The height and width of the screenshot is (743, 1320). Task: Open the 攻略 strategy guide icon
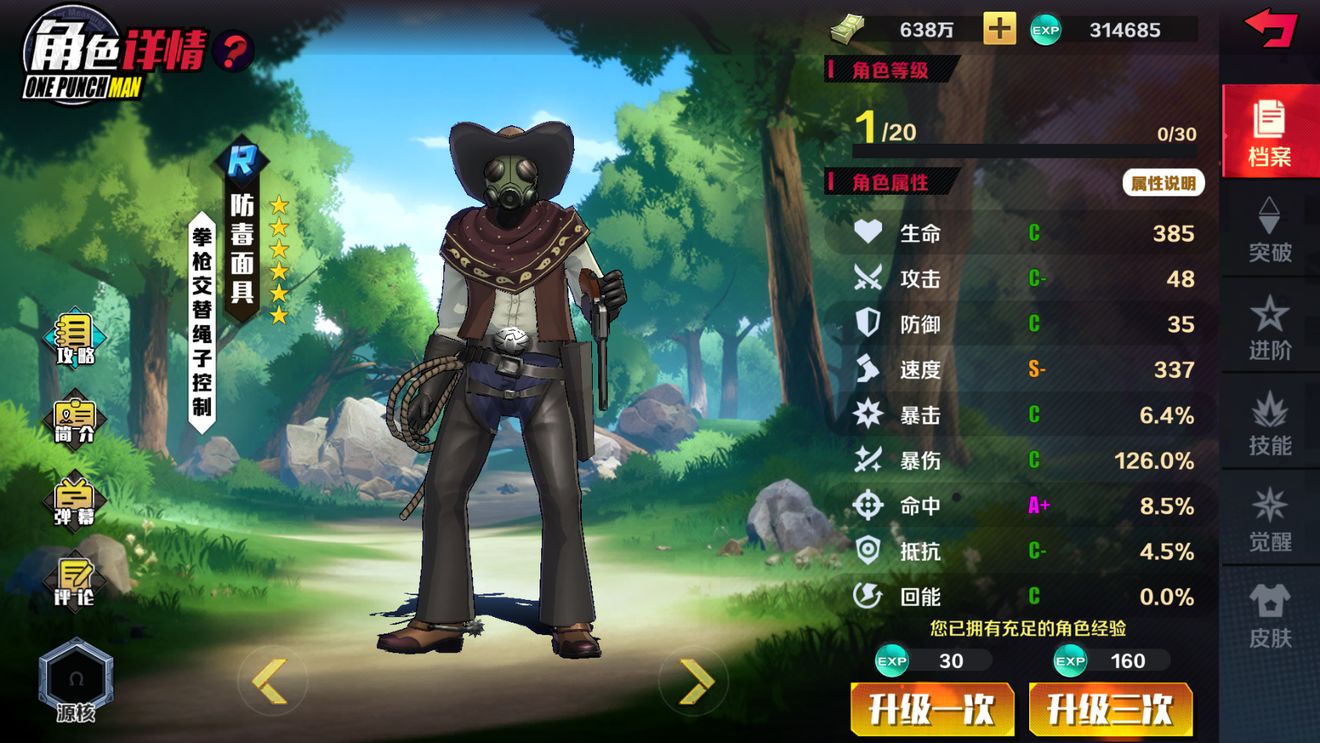pos(75,340)
